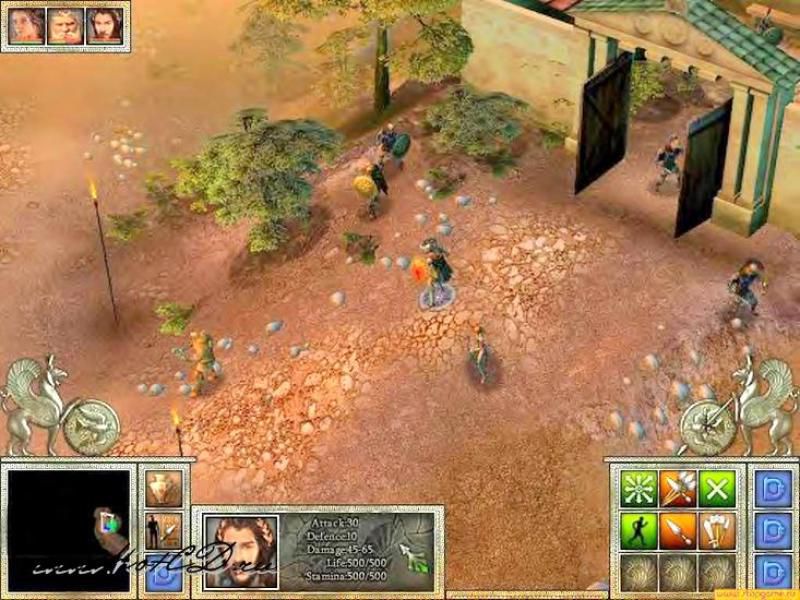800x600 pixels.
Task: Click the minimap panel
Action: [69, 523]
